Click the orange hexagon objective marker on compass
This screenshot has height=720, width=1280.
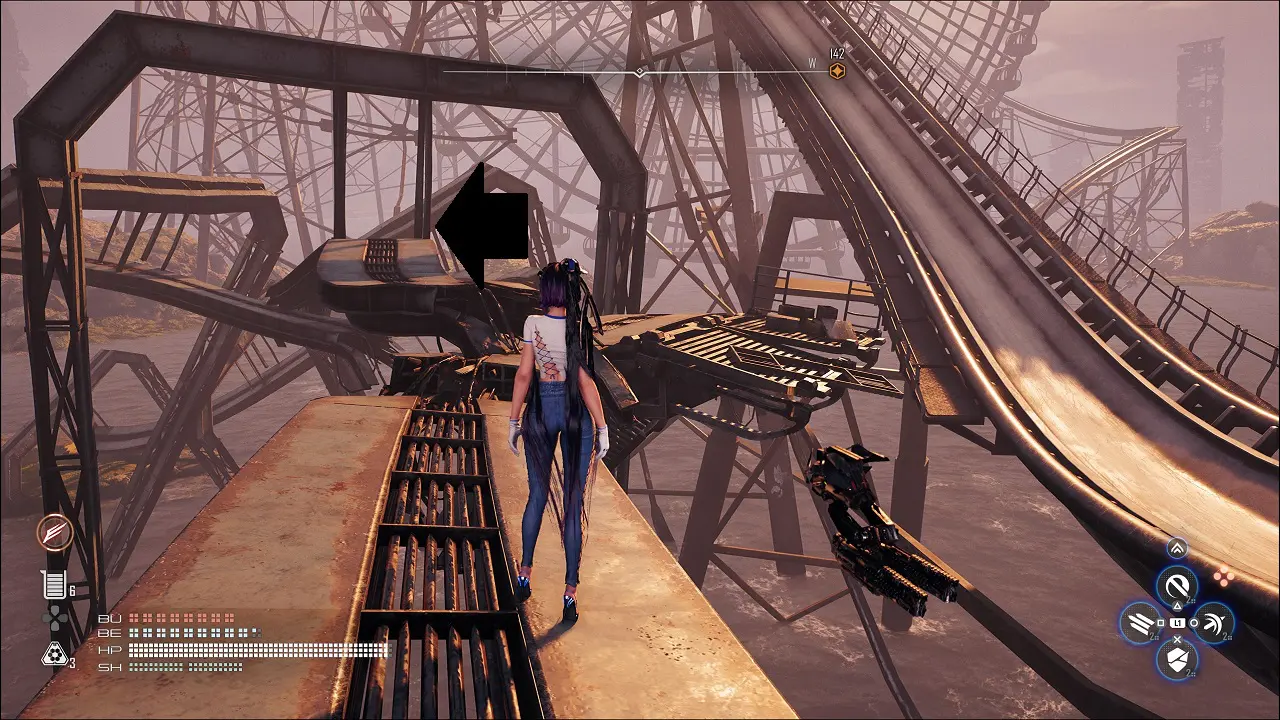838,71
